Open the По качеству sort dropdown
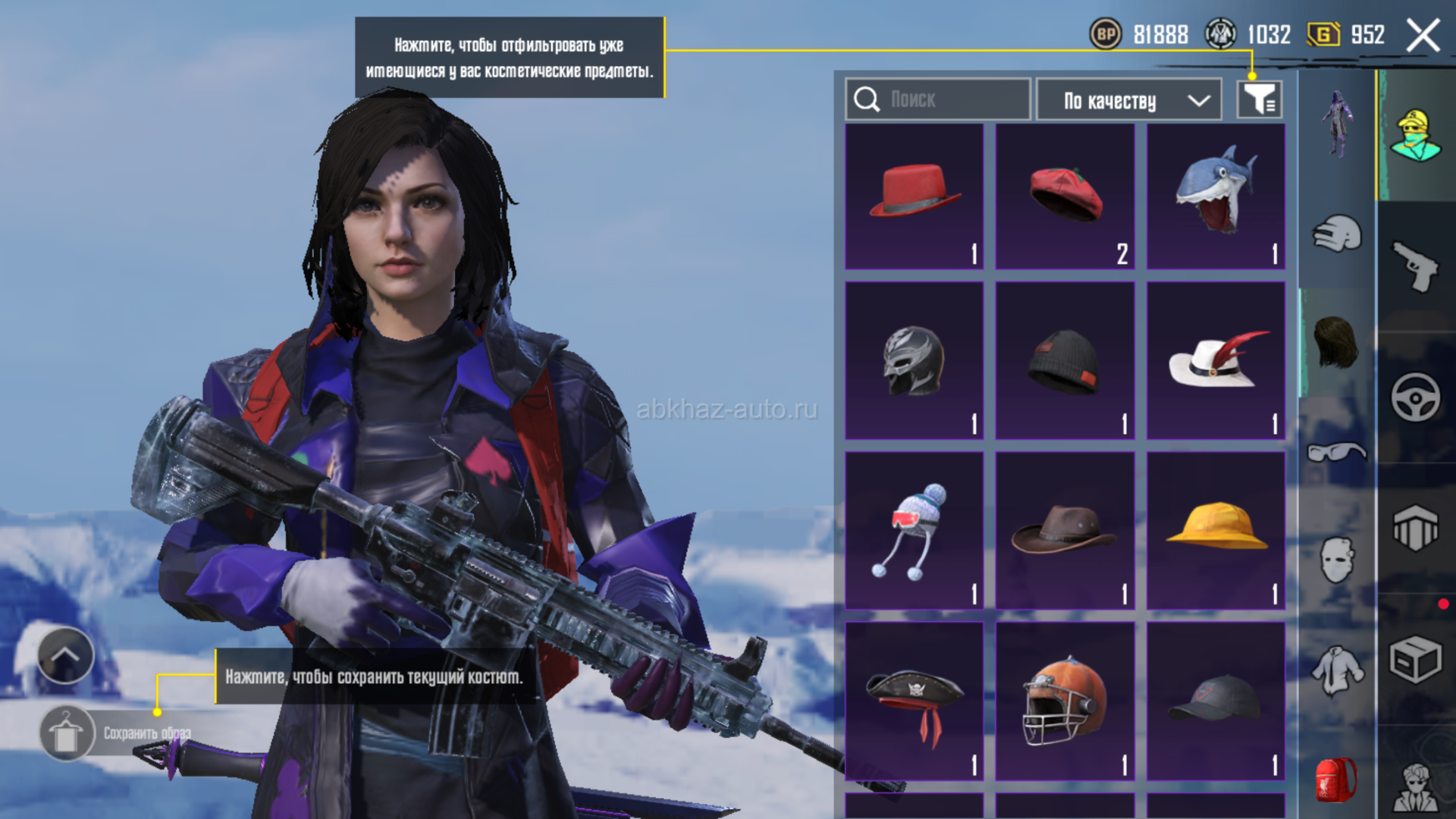The height and width of the screenshot is (819, 1456). click(x=1128, y=100)
